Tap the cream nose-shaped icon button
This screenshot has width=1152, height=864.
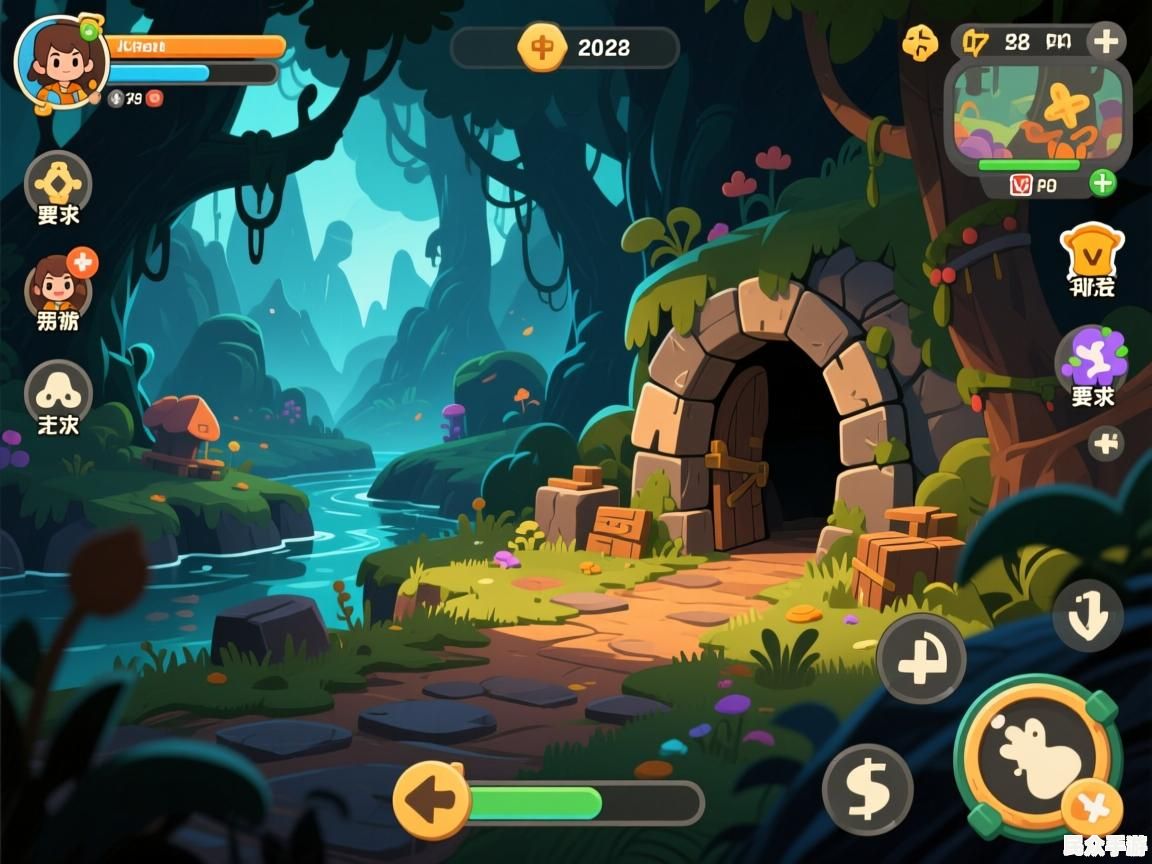(x=58, y=390)
